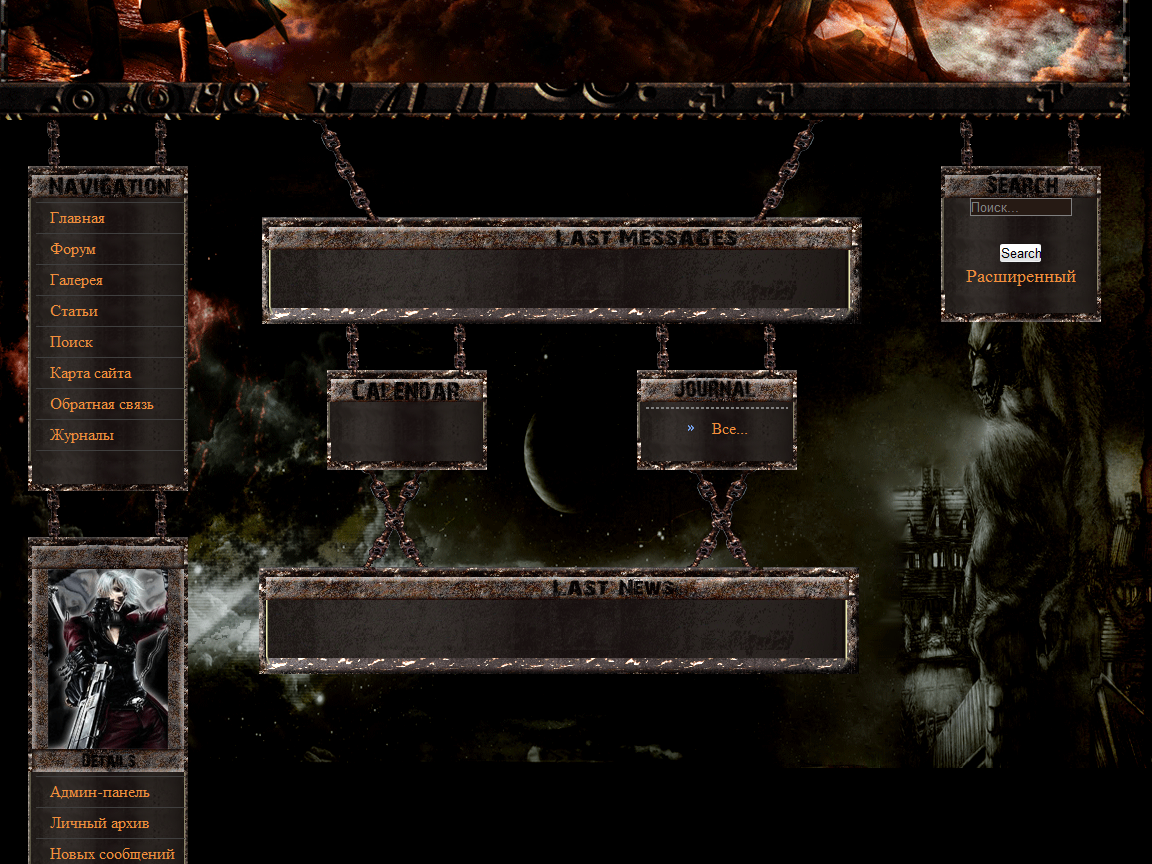Click the white Search button
This screenshot has width=1152, height=864.
[1020, 253]
